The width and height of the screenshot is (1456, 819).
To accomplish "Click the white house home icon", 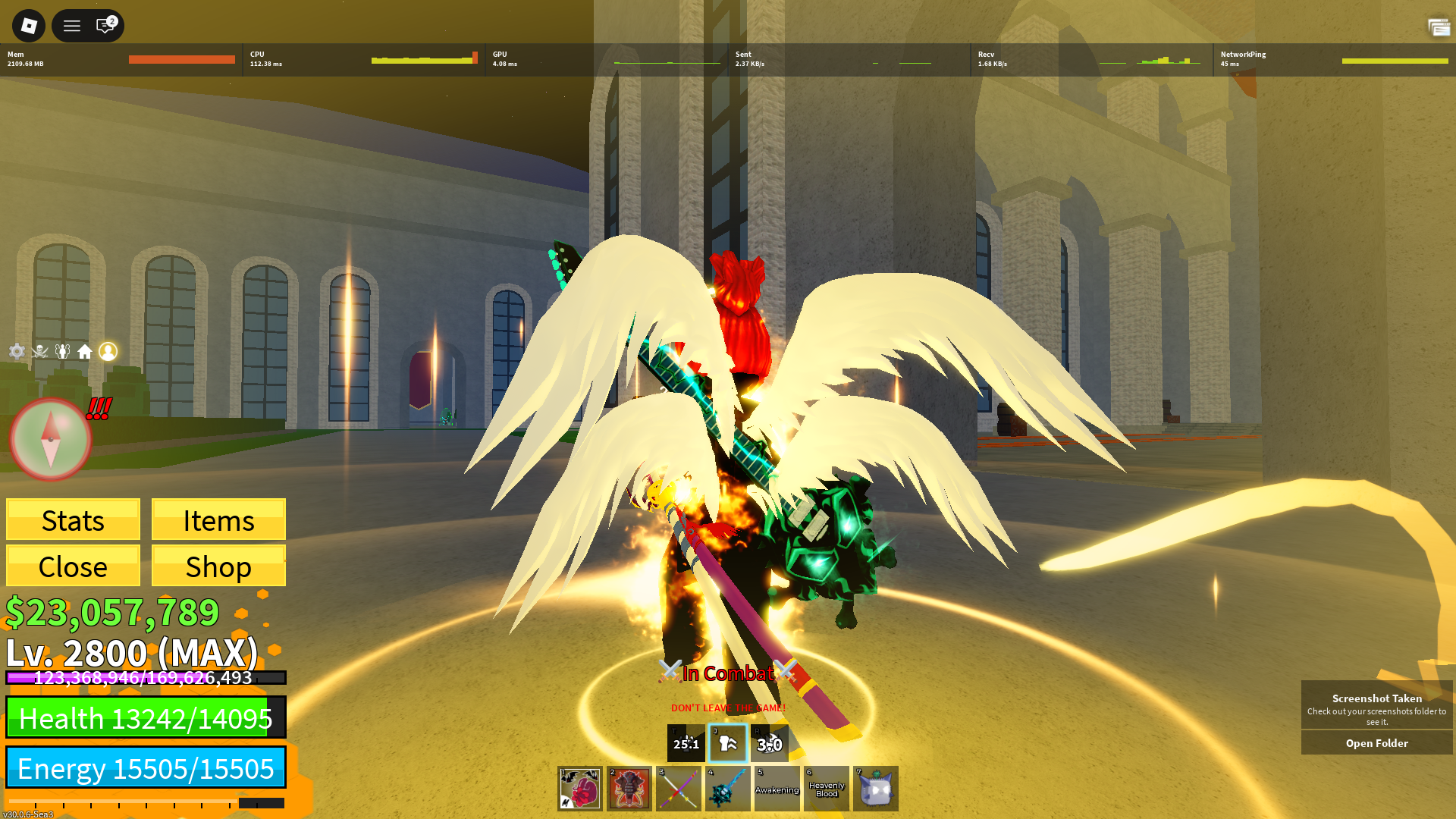I will pos(85,351).
